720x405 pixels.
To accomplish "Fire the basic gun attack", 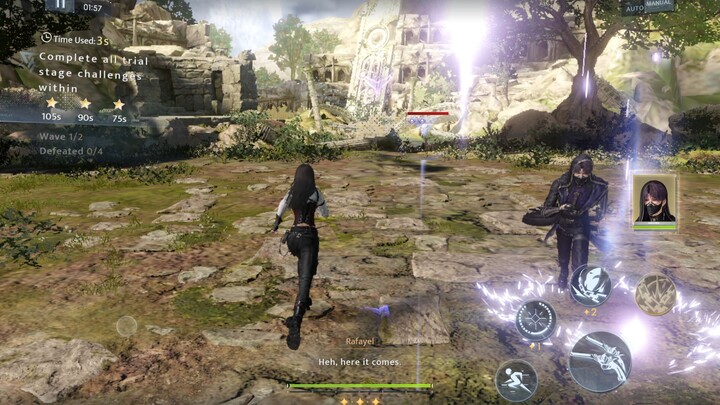I will [600, 362].
